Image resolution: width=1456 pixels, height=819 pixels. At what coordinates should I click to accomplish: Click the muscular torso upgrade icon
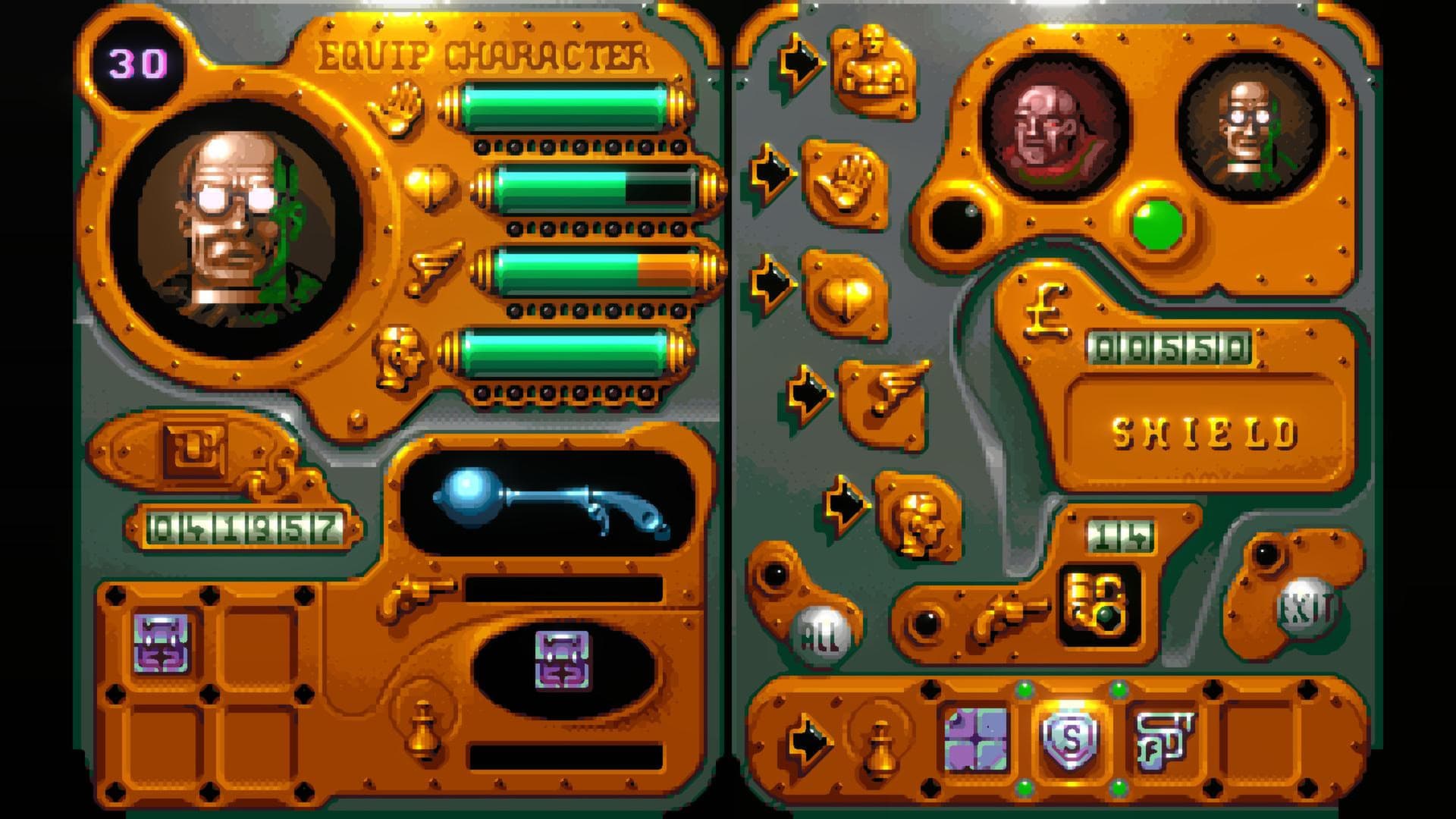tap(872, 68)
